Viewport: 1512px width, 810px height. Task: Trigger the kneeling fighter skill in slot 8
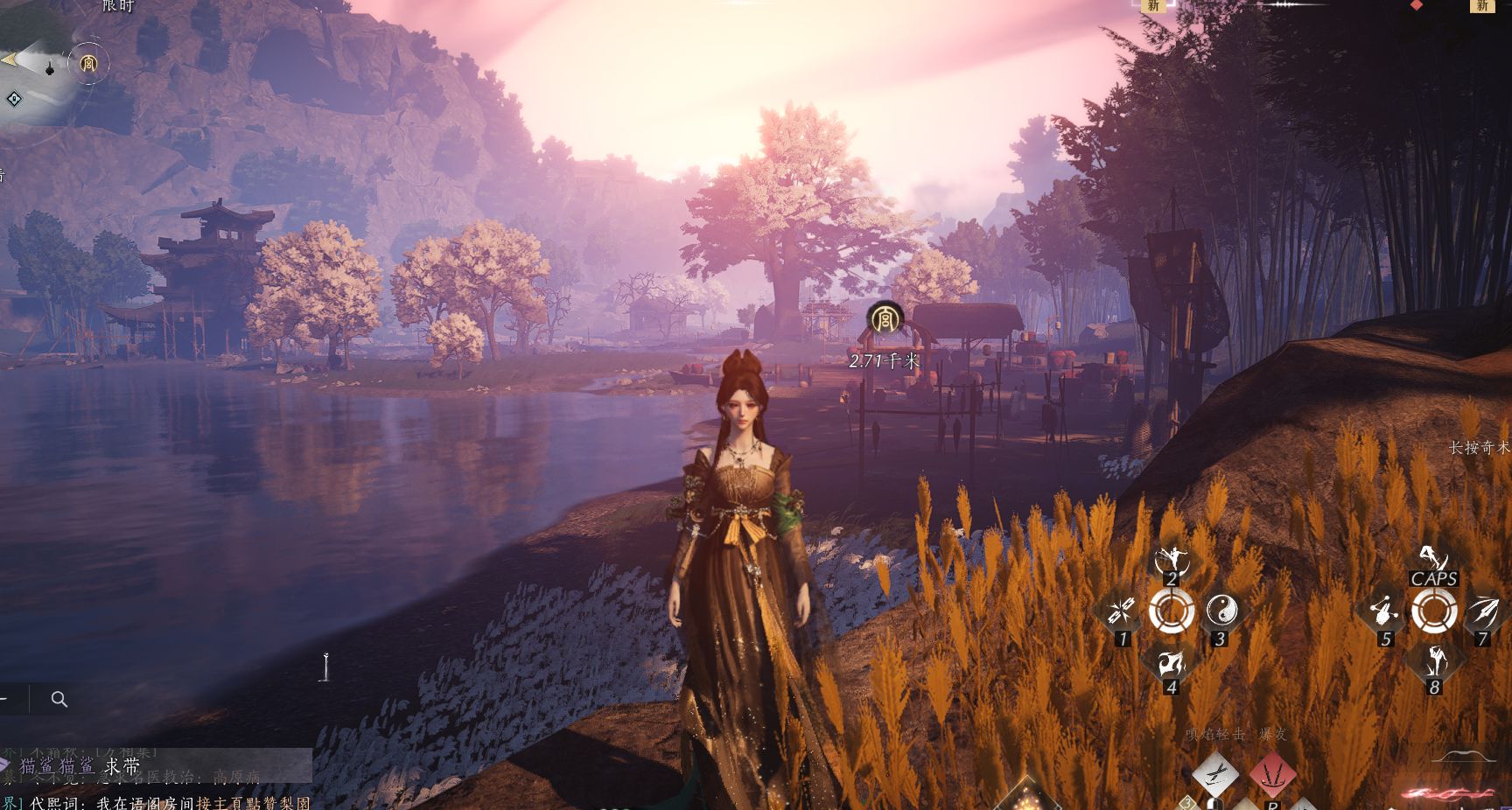pyautogui.click(x=1434, y=661)
